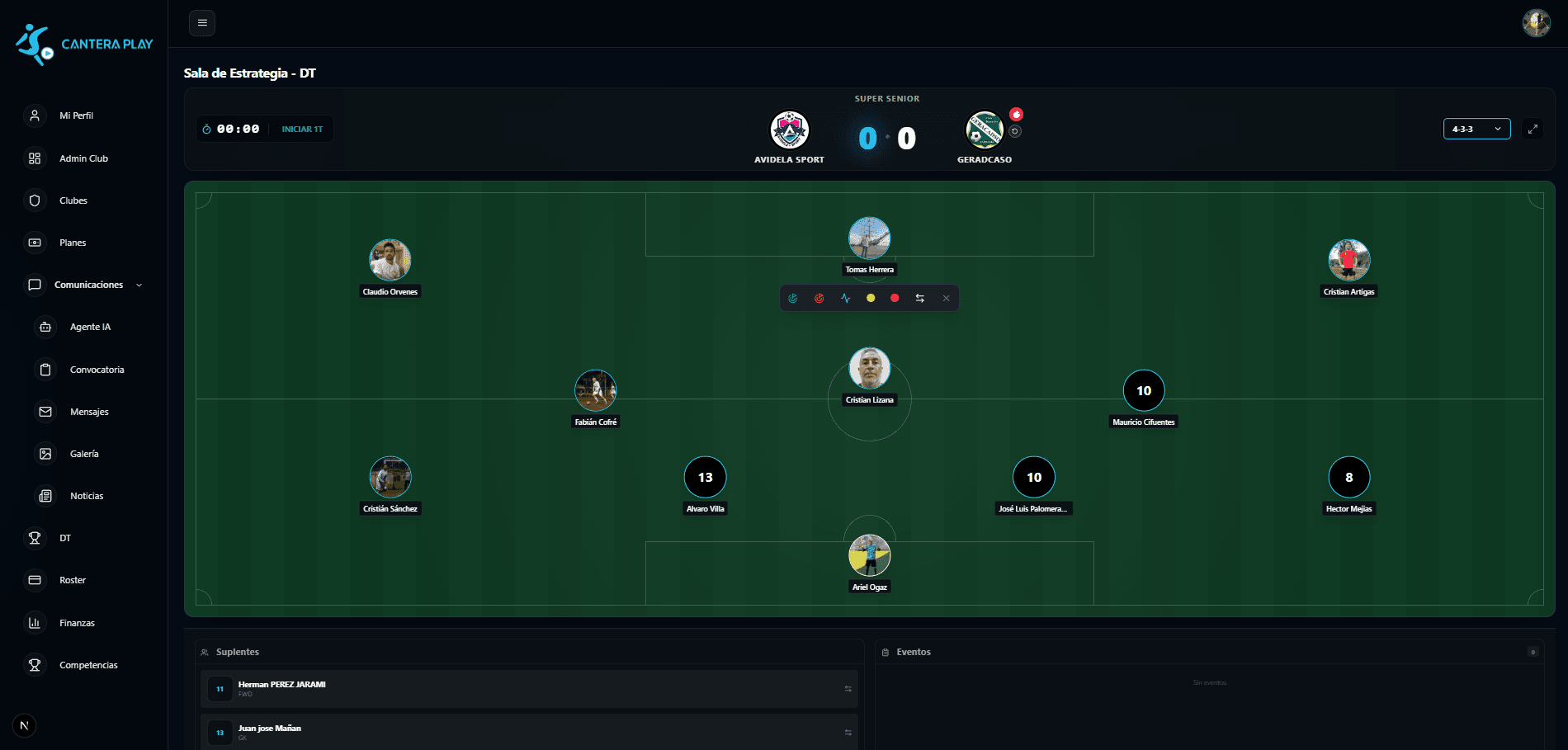
Task: Give a yellow card from the player toolbar
Action: point(871,299)
